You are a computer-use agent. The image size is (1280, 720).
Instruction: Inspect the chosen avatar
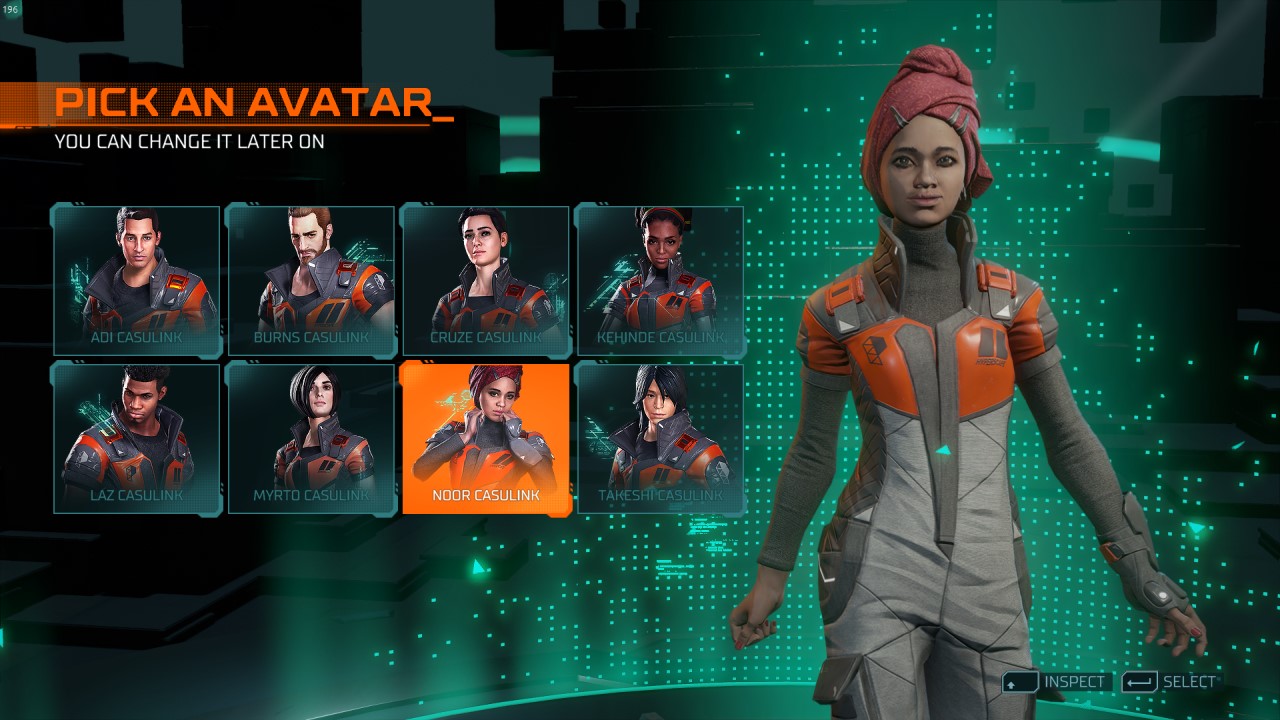click(x=1058, y=682)
